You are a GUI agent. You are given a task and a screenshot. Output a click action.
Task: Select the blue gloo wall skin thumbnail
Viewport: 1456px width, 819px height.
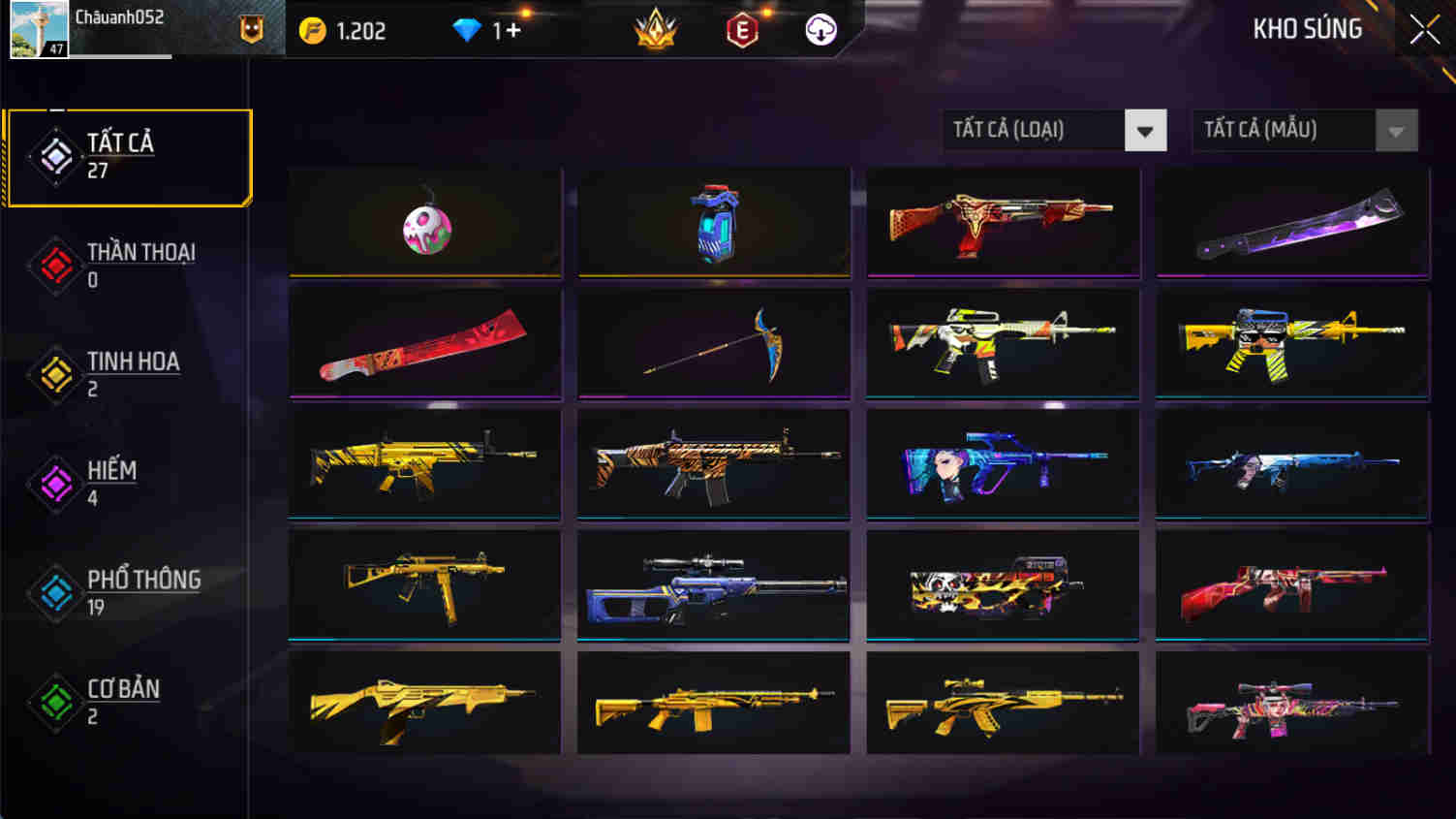[713, 221]
